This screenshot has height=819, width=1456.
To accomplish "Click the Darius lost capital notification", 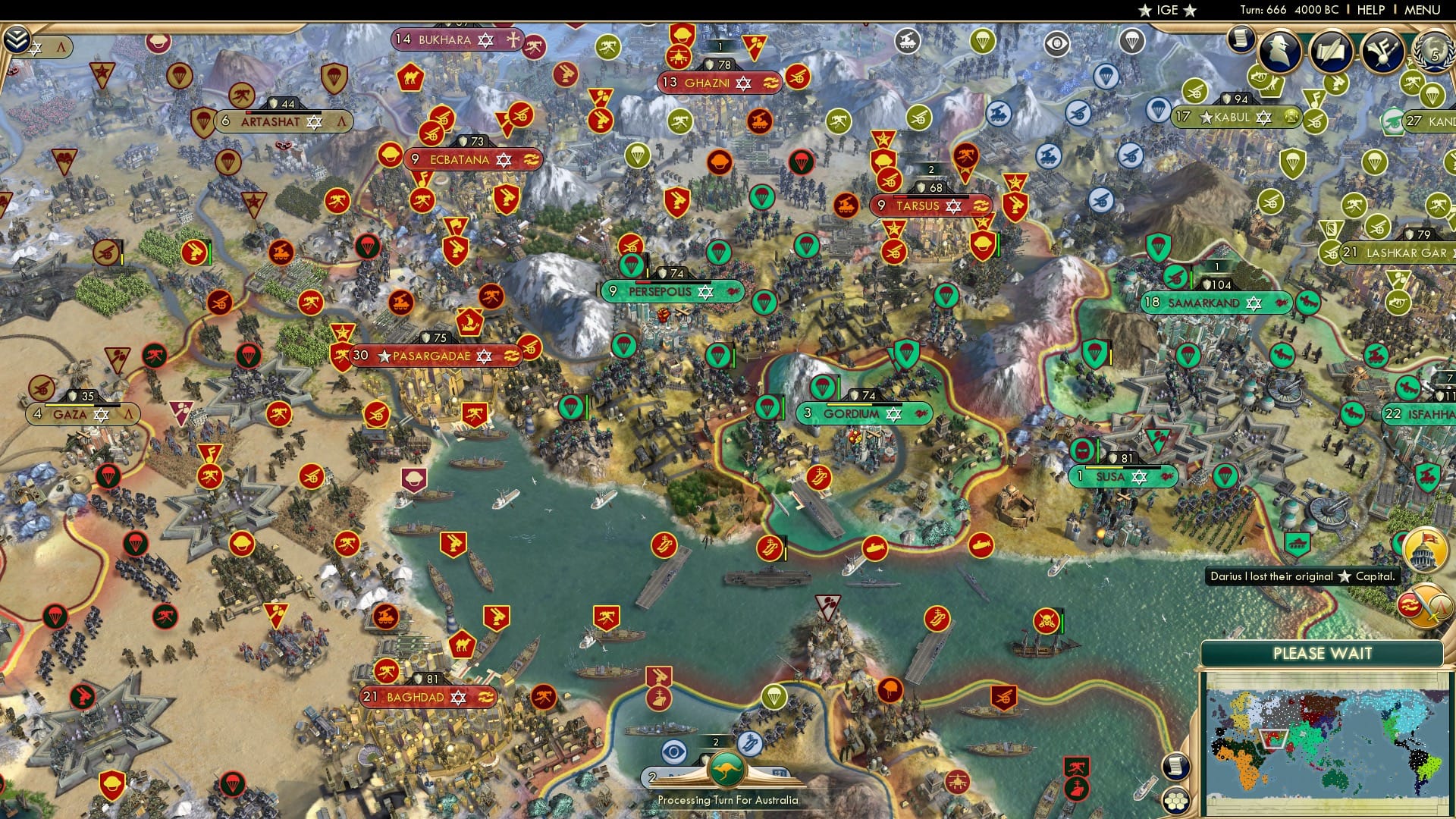I will coord(1302,576).
